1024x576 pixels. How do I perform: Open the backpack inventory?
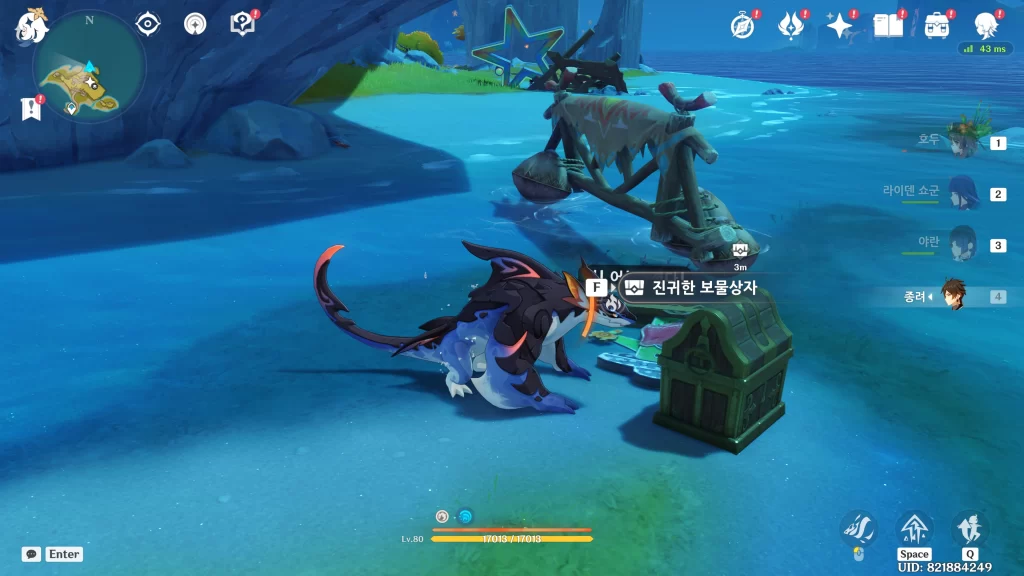click(x=937, y=25)
